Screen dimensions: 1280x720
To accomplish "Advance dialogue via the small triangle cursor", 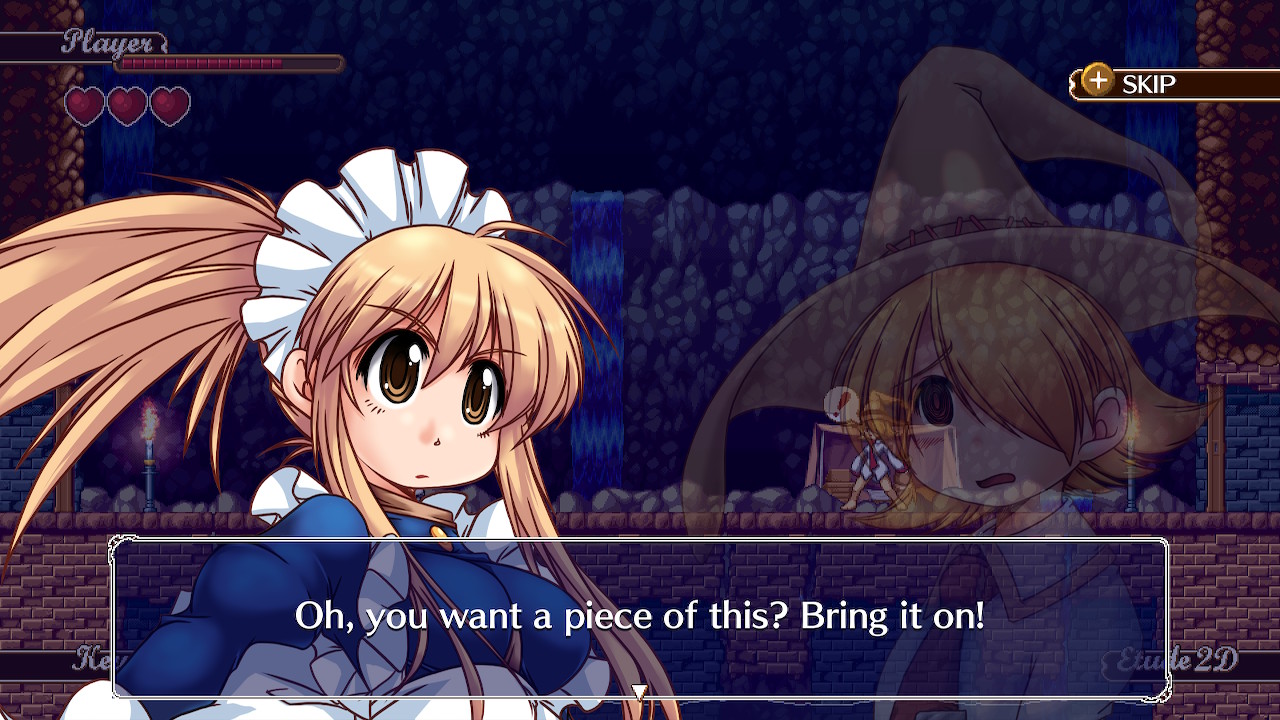I will pyautogui.click(x=639, y=689).
